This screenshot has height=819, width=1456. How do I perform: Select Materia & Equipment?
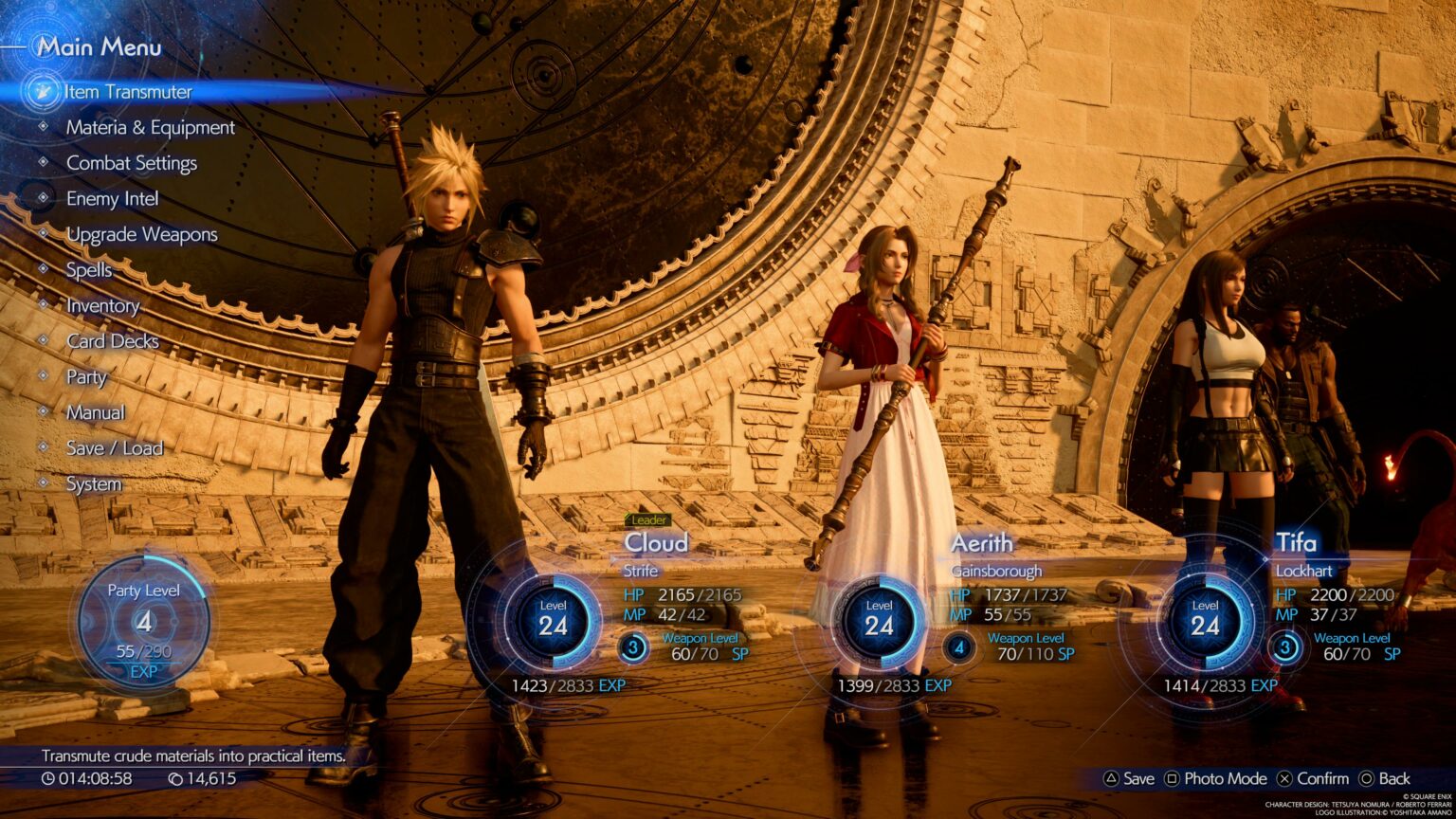click(x=150, y=128)
